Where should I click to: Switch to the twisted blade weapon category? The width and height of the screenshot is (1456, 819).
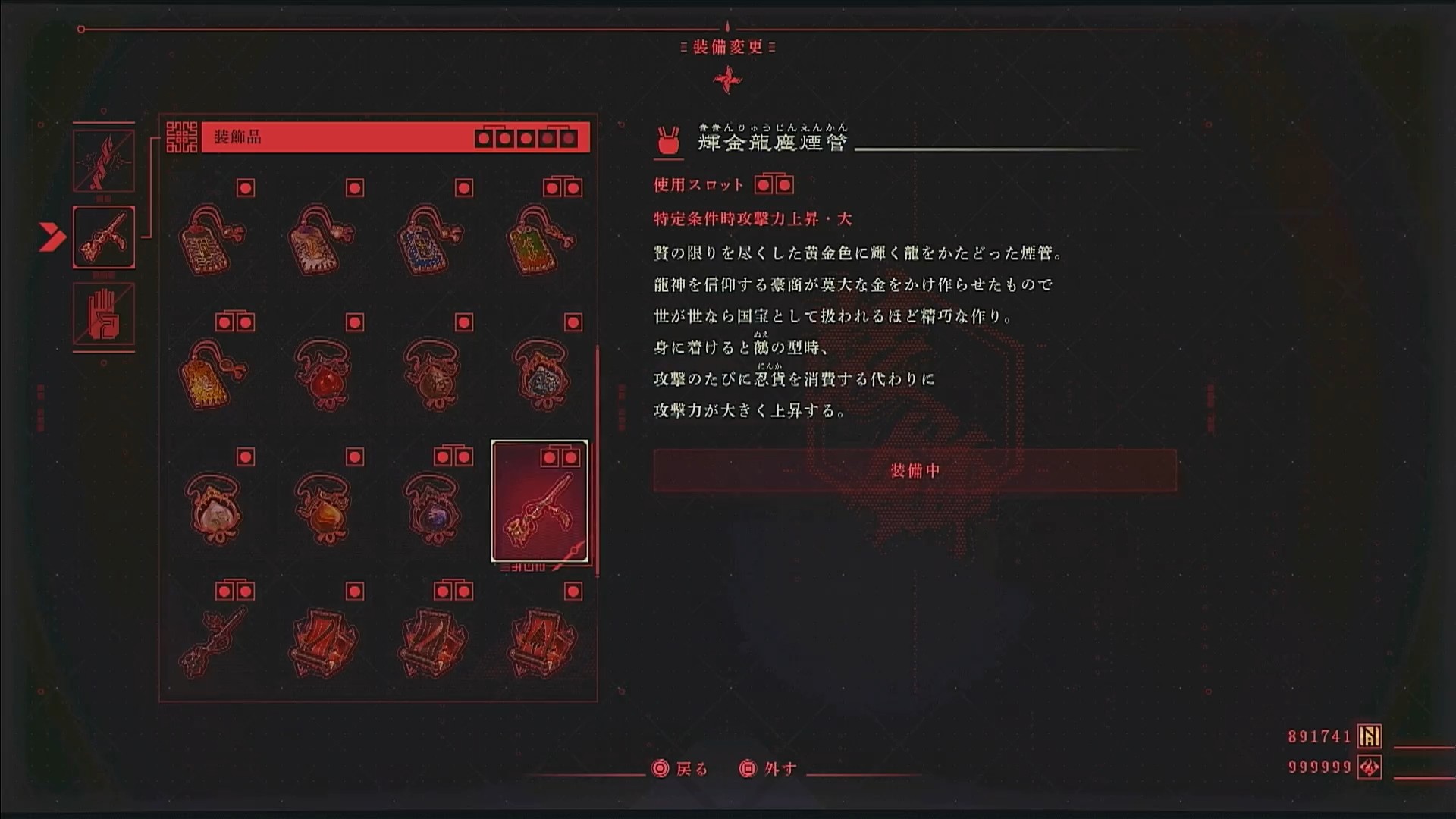(104, 161)
